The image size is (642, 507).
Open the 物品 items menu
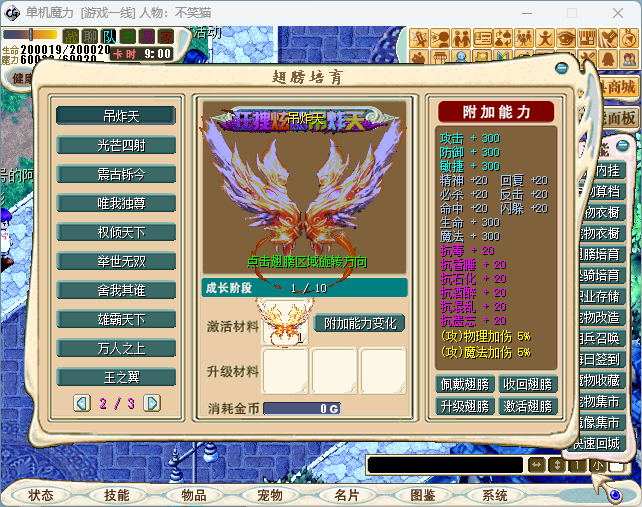(x=194, y=495)
